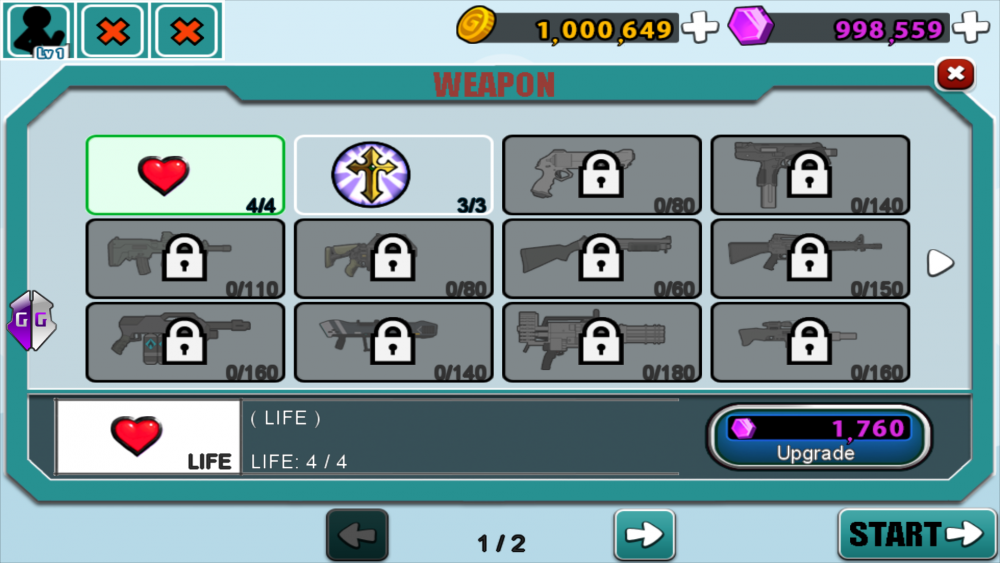Choose the locked weapon costing 0/150
This screenshot has height=563, width=1000.
click(810, 259)
